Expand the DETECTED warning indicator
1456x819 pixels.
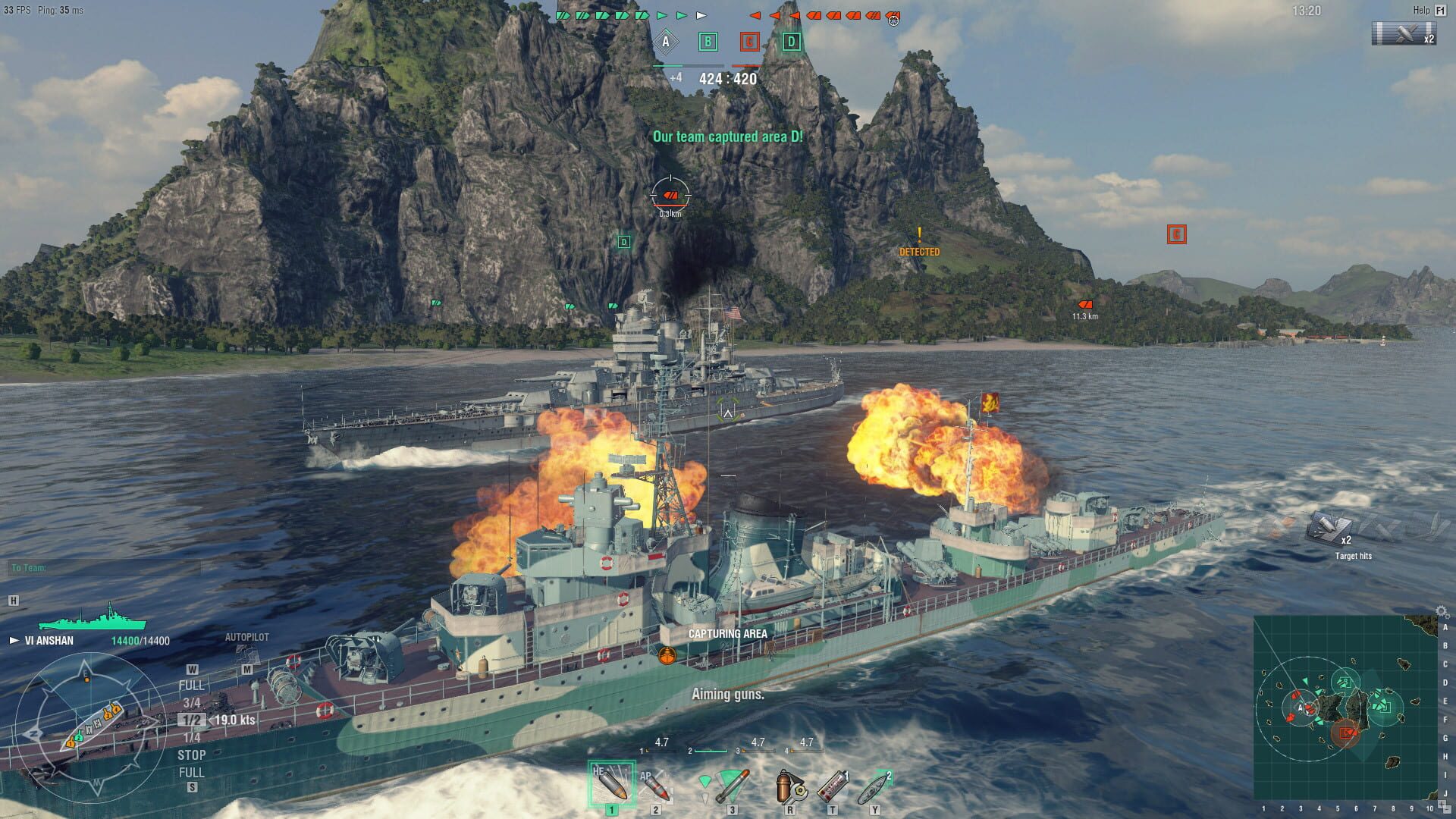click(x=921, y=244)
